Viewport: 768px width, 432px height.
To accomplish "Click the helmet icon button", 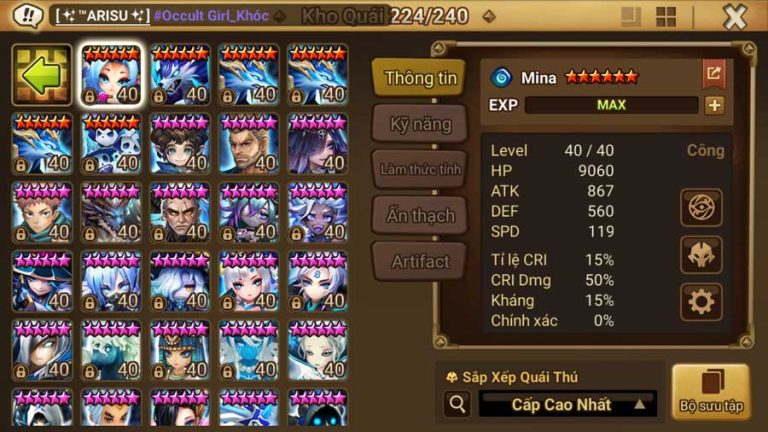I will click(x=701, y=254).
